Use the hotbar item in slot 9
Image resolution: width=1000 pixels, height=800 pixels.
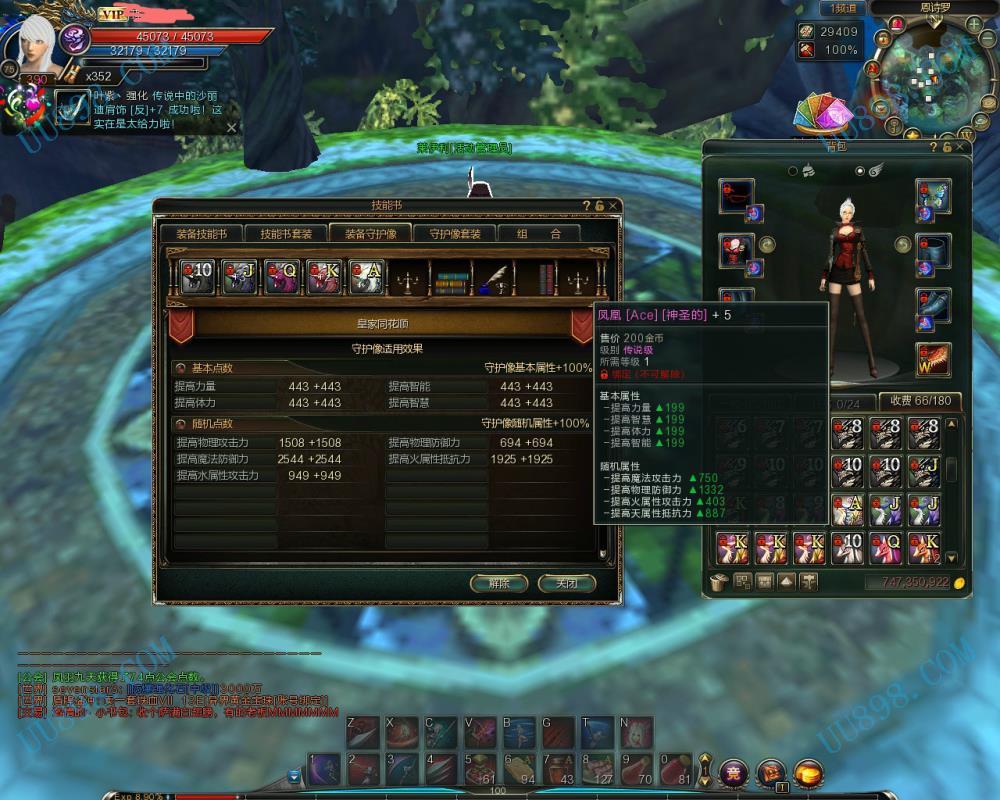[x=638, y=768]
